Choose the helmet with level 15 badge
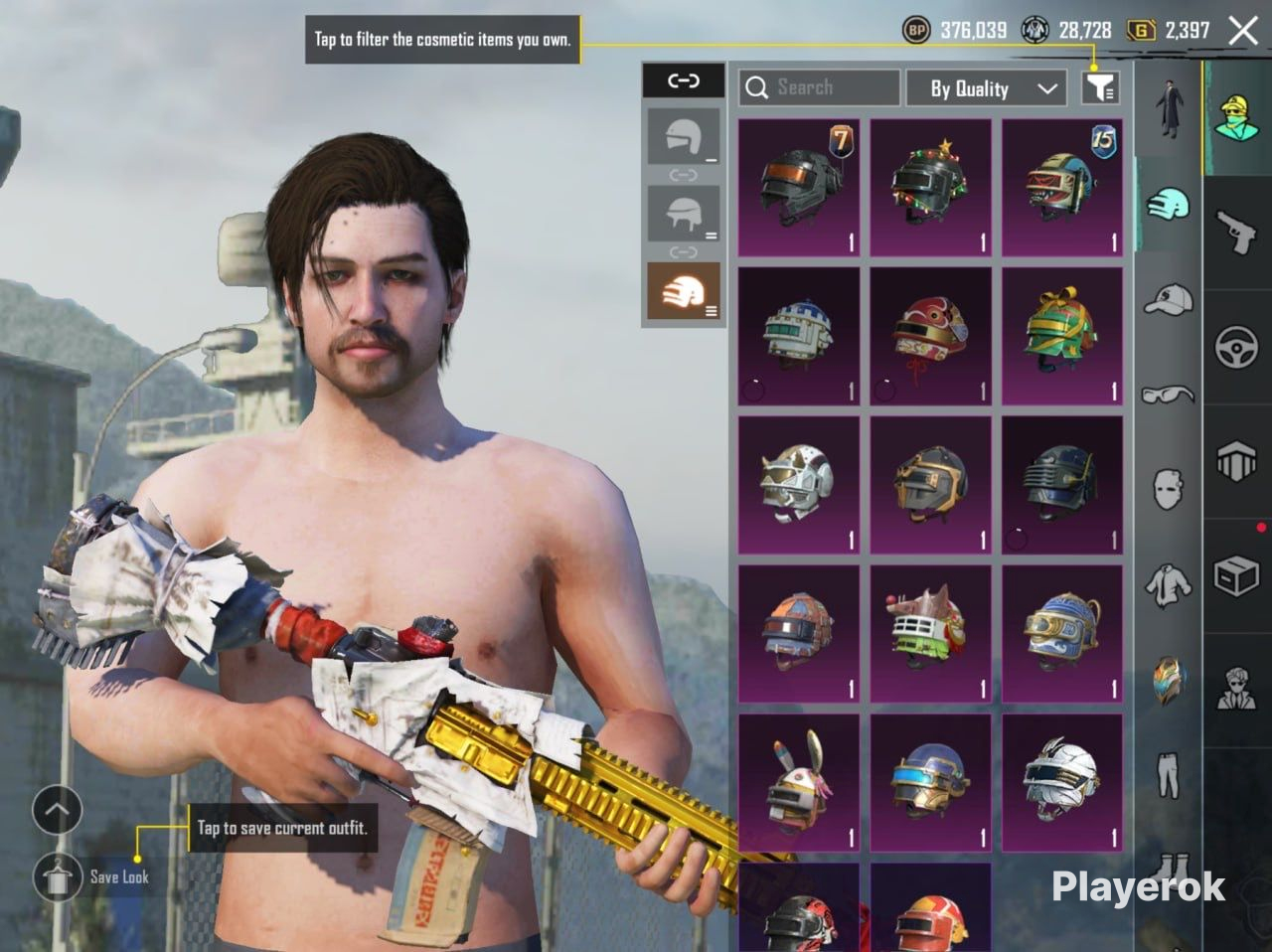 (1061, 187)
